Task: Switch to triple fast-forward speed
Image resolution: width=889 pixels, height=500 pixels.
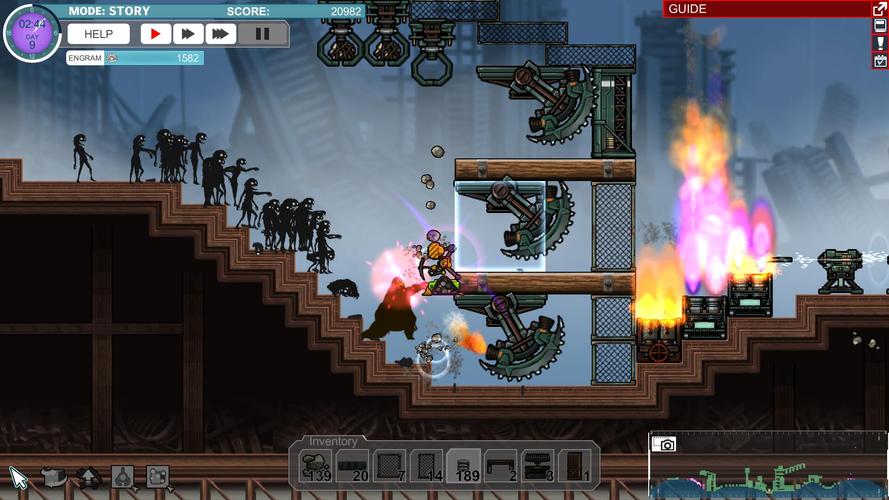Action: pyautogui.click(x=220, y=34)
